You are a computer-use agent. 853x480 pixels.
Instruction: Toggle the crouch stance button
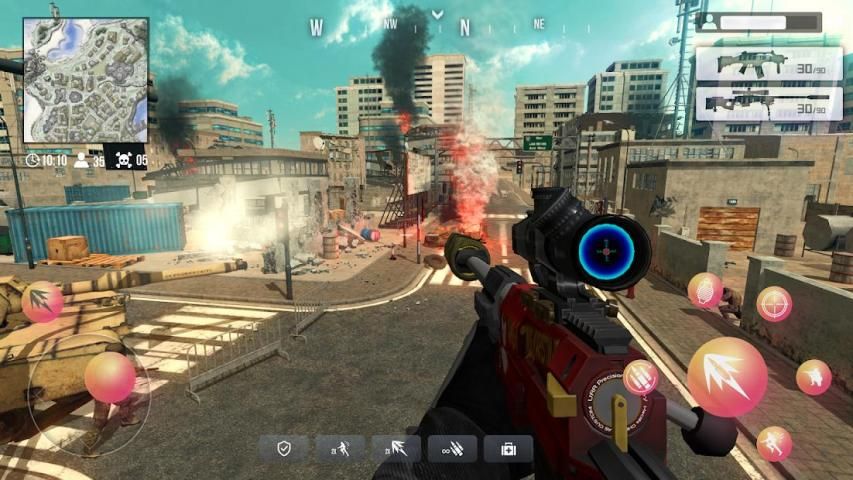814,377
